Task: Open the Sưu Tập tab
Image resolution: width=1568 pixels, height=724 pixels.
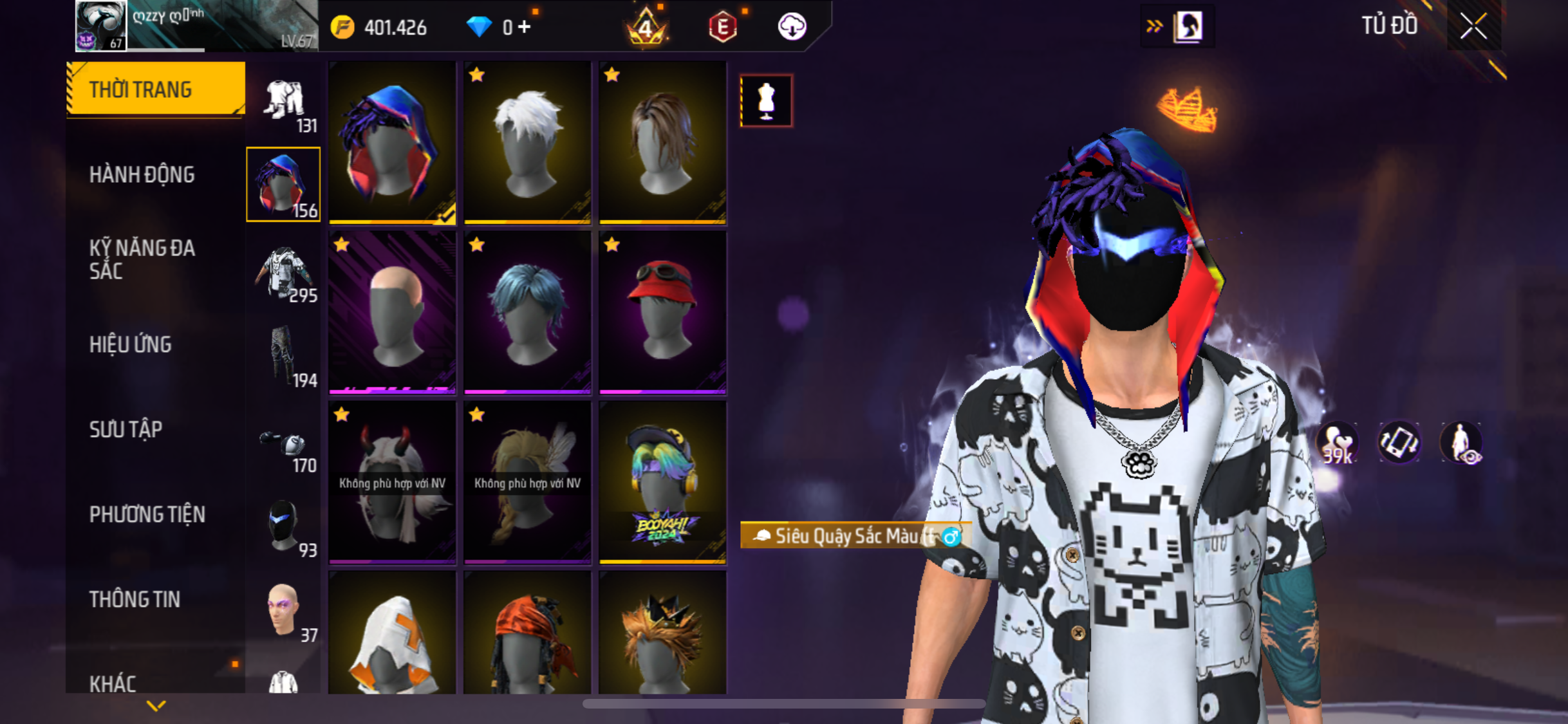Action: (126, 429)
